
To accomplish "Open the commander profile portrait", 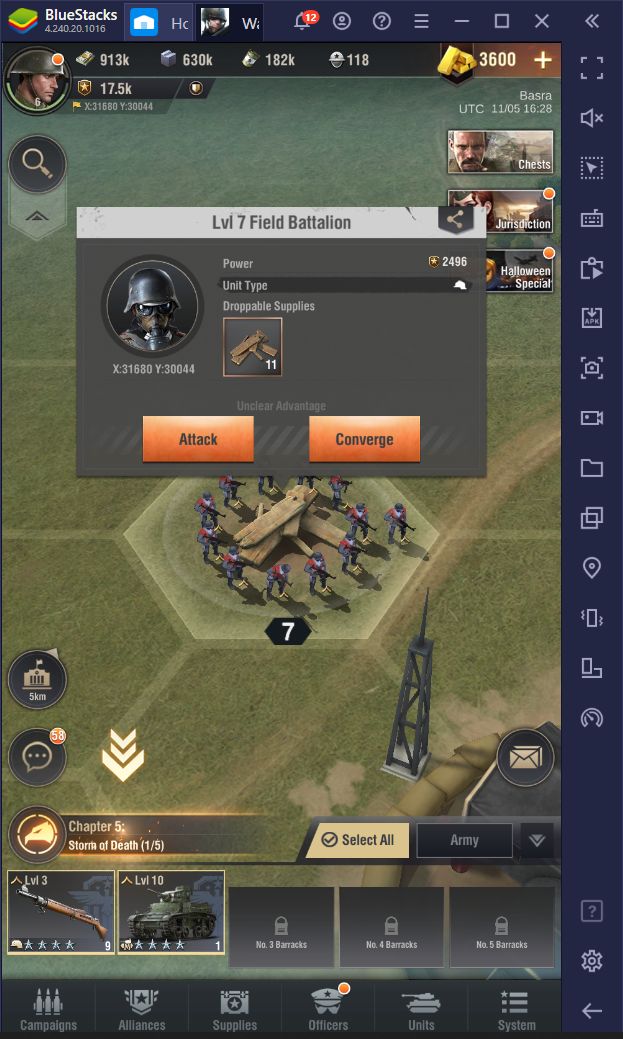I will coord(35,79).
